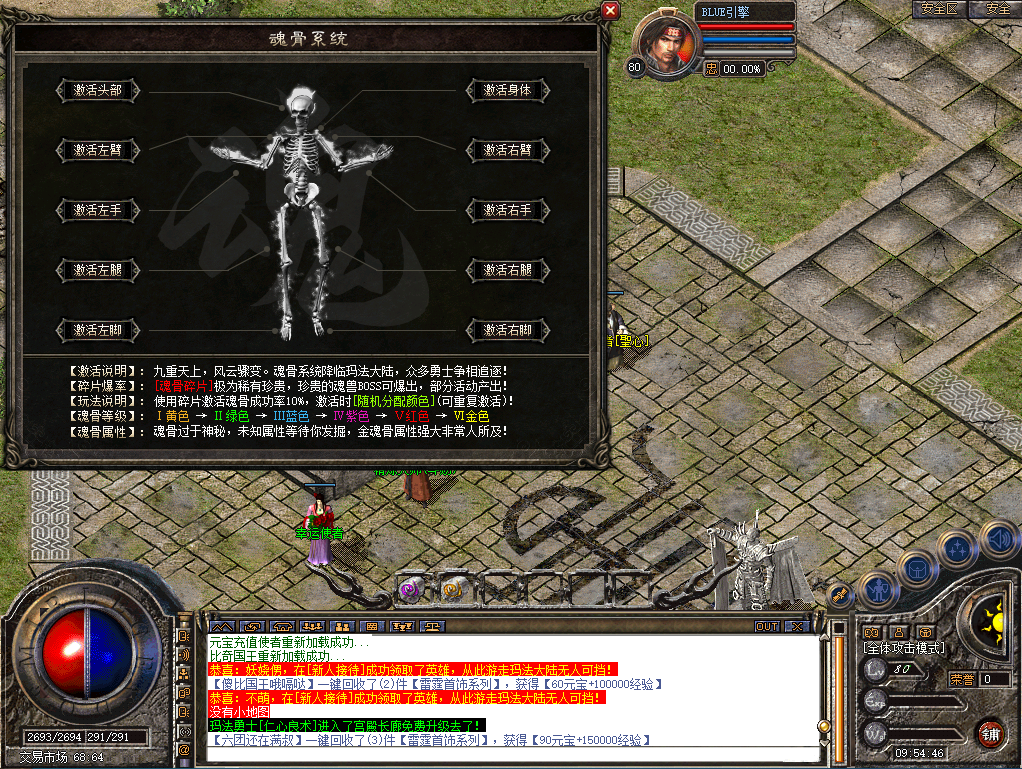
Task: Click the purple swirl orb icon
Action: coord(410,589)
